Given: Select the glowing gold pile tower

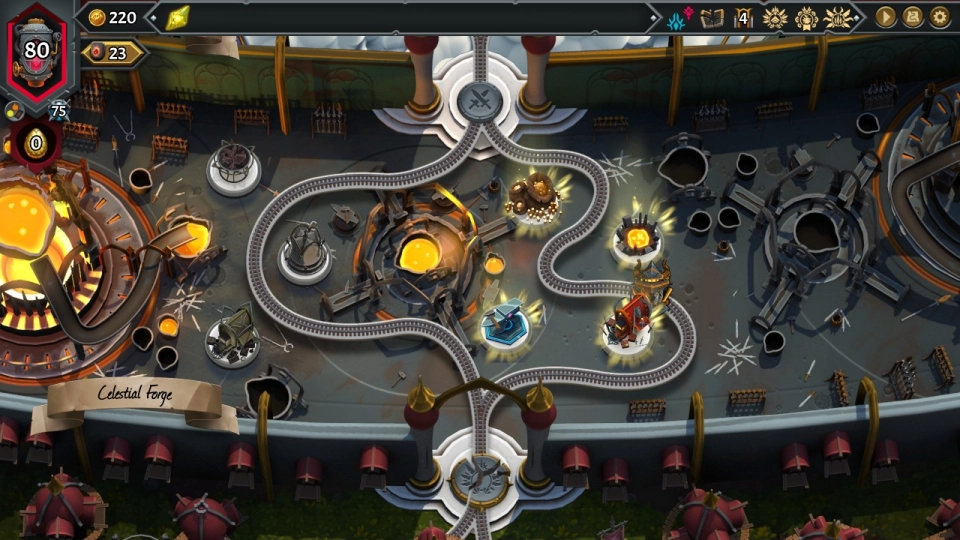Looking at the screenshot, I should [531, 195].
